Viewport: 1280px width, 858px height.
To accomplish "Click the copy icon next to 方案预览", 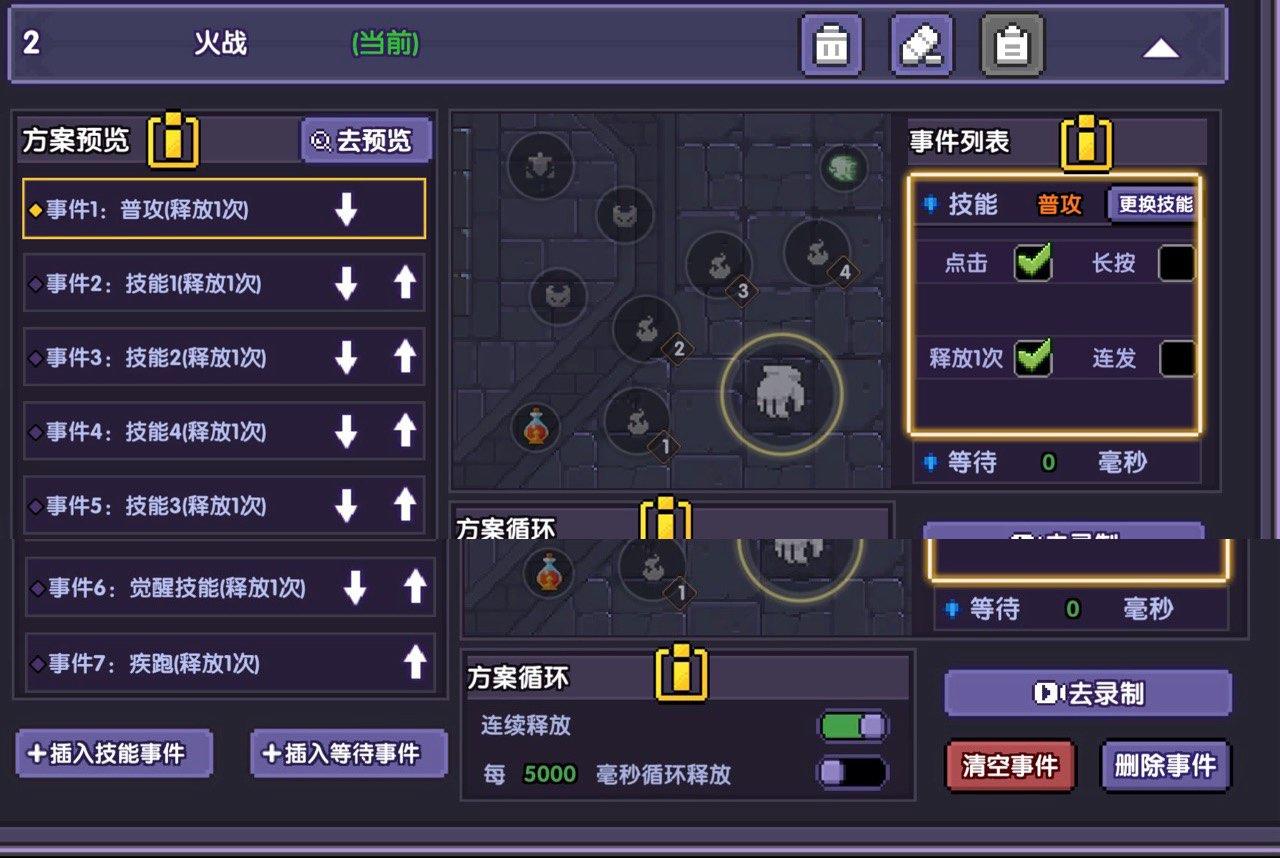I will 172,141.
